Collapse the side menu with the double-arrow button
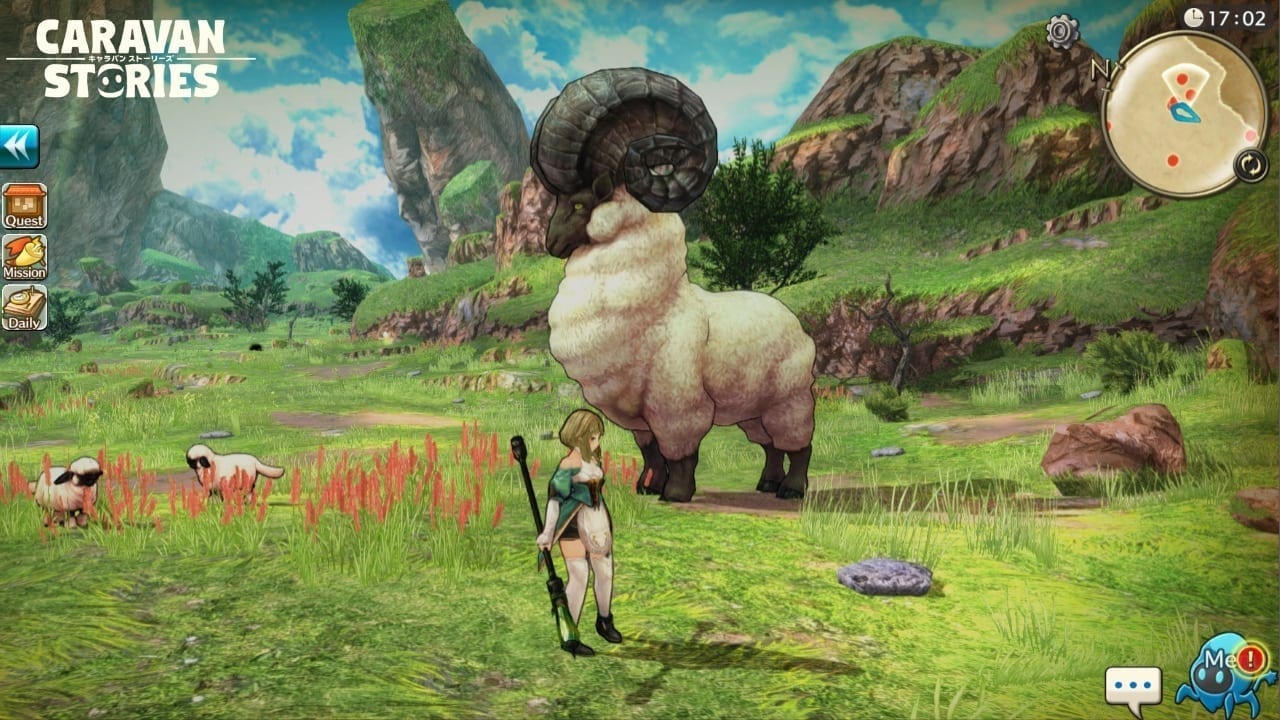Viewport: 1280px width, 720px height. (19, 146)
